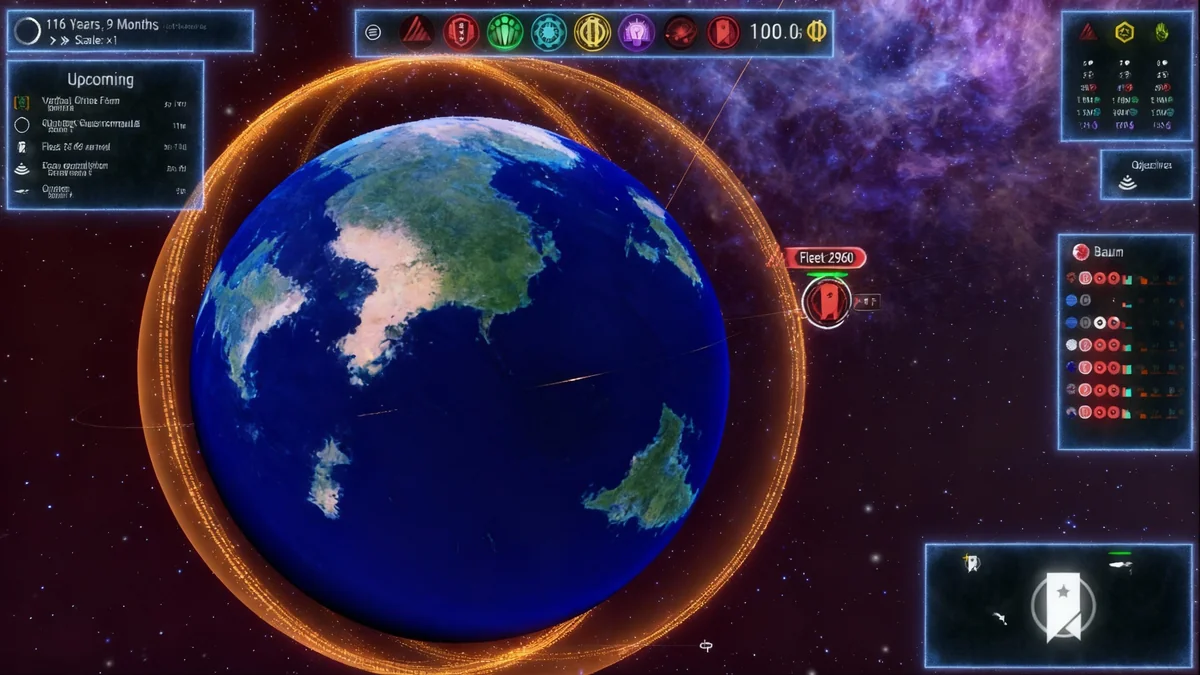The width and height of the screenshot is (1200, 675).
Task: Select the Fleet 2960 label
Action: [x=825, y=258]
